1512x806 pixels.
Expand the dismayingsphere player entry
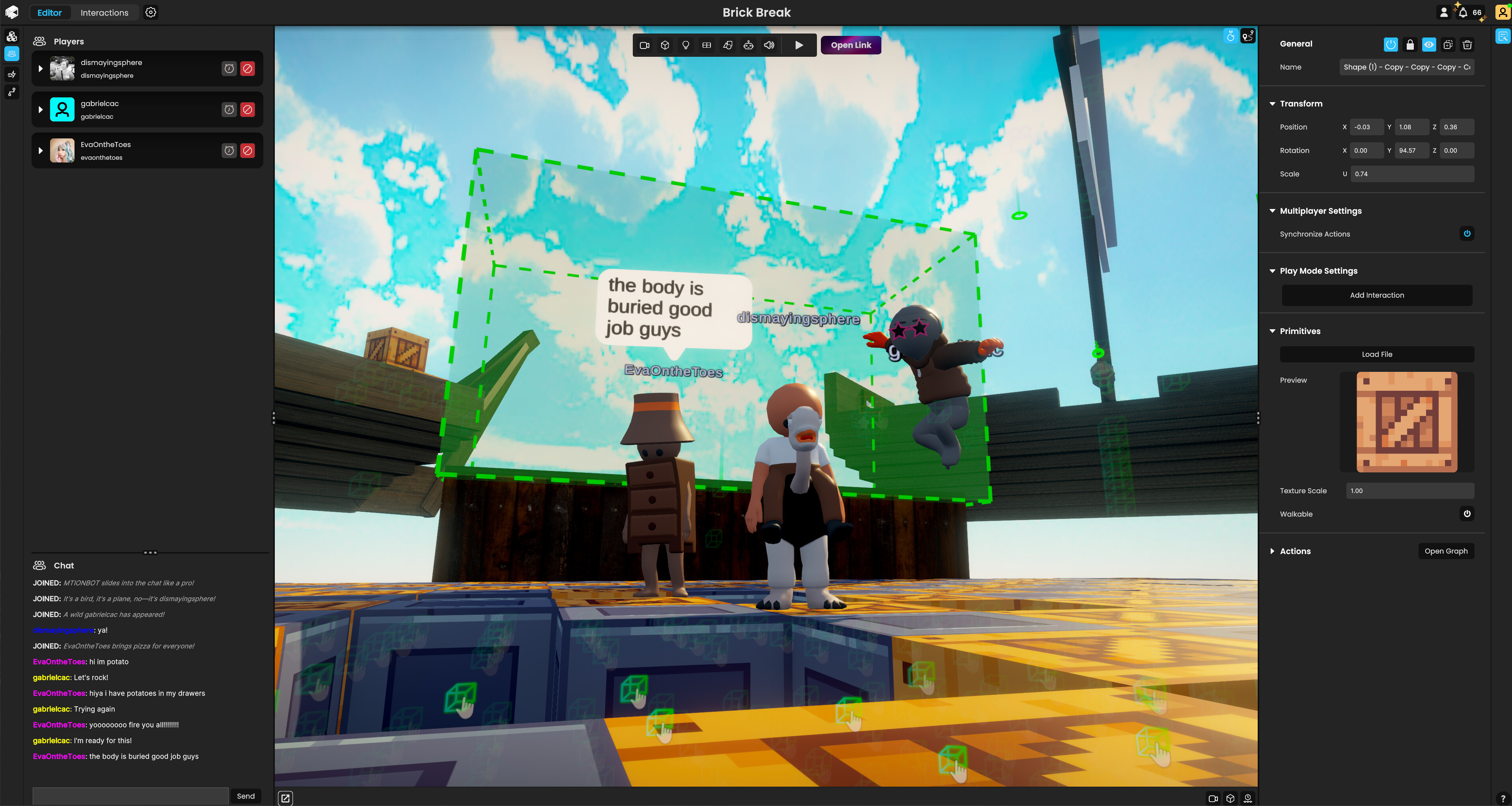pyautogui.click(x=41, y=69)
